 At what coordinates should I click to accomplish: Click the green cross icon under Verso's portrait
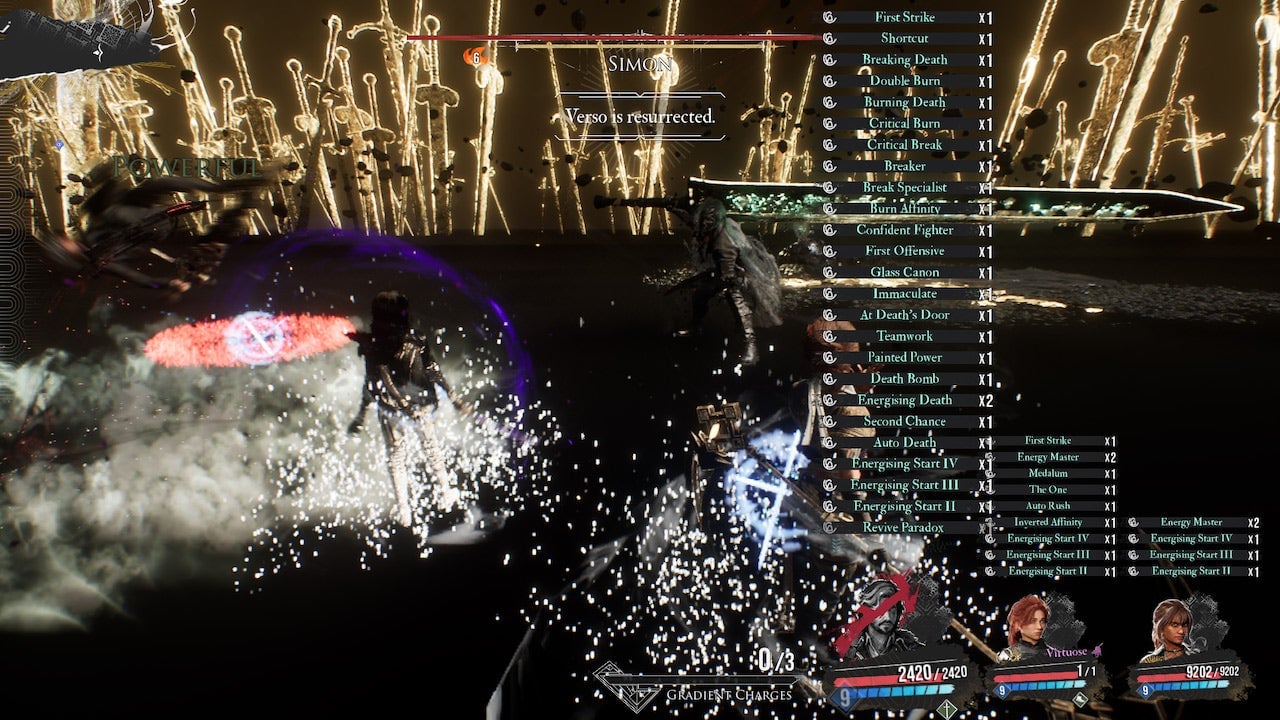click(946, 707)
